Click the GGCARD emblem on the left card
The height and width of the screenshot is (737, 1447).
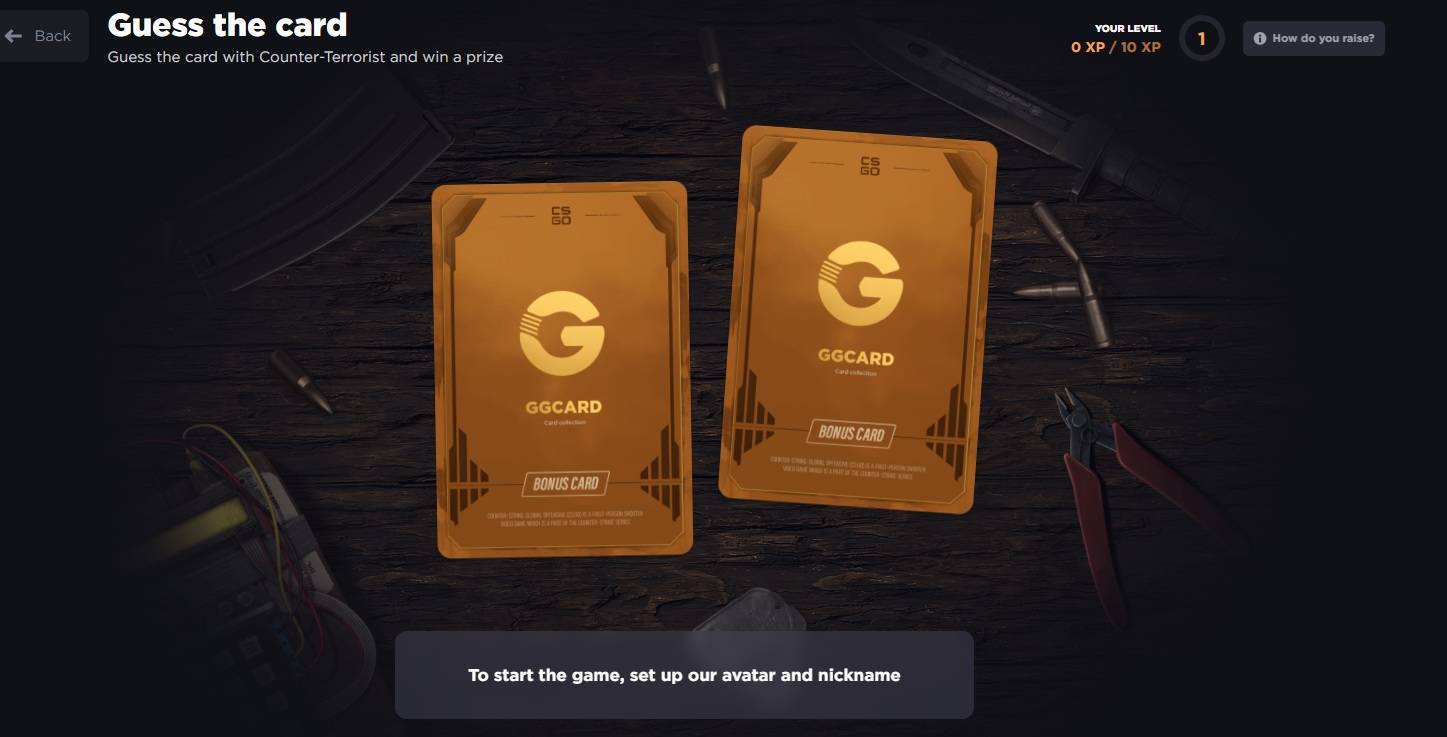[x=566, y=406]
